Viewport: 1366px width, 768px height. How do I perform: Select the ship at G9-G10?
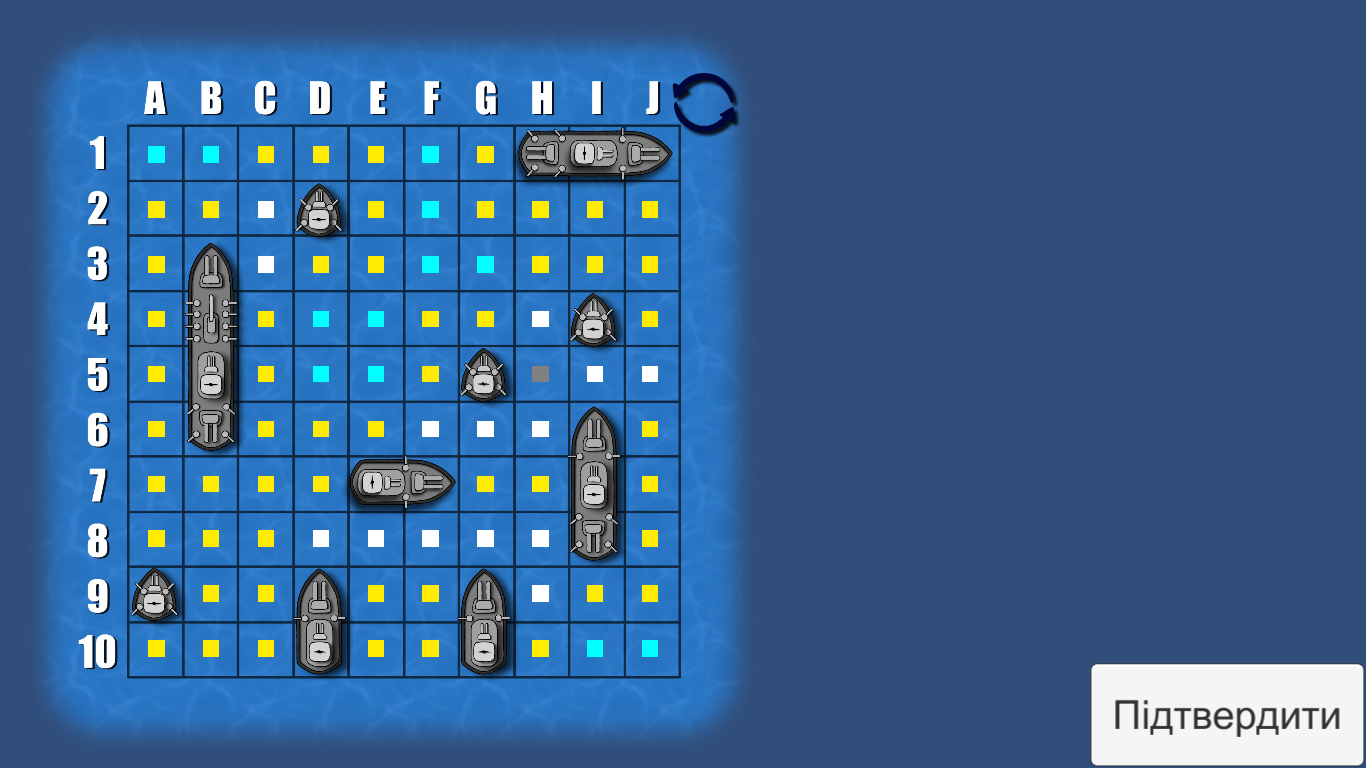click(485, 620)
